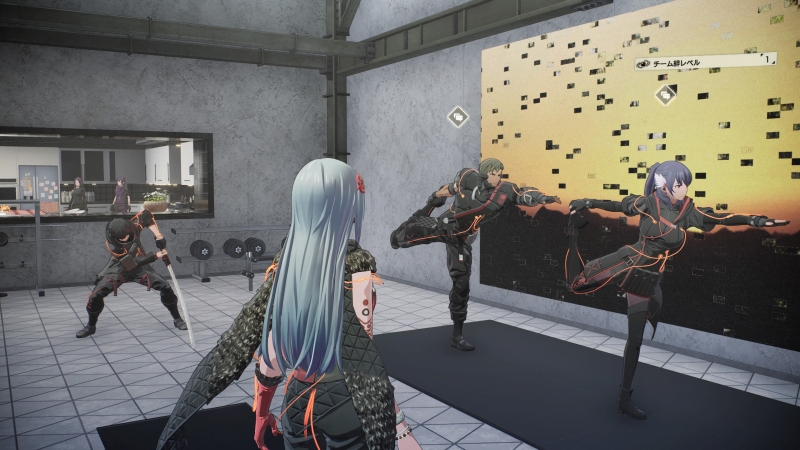Image resolution: width=800 pixels, height=450 pixels.
Task: Select the talk marker above the green-haired character
Action: tap(458, 116)
